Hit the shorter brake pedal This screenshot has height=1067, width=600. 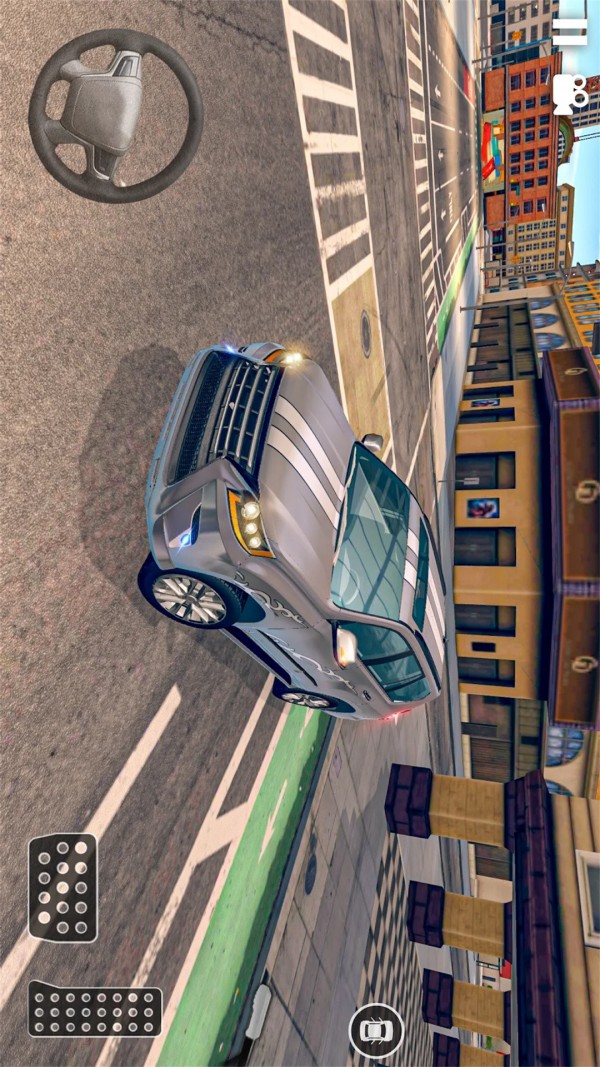(x=62, y=887)
